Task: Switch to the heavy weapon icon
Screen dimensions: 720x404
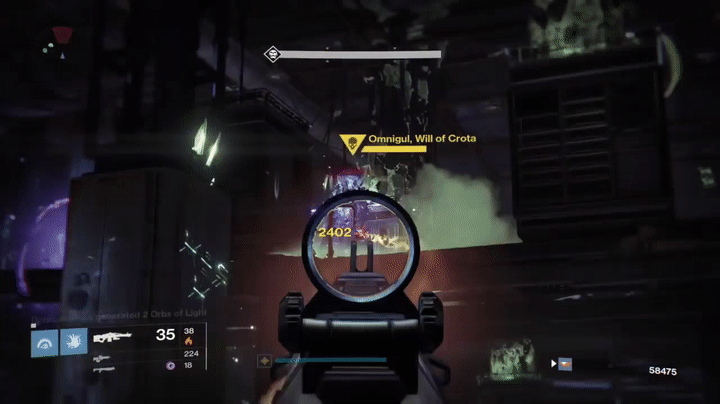Action: click(x=103, y=368)
